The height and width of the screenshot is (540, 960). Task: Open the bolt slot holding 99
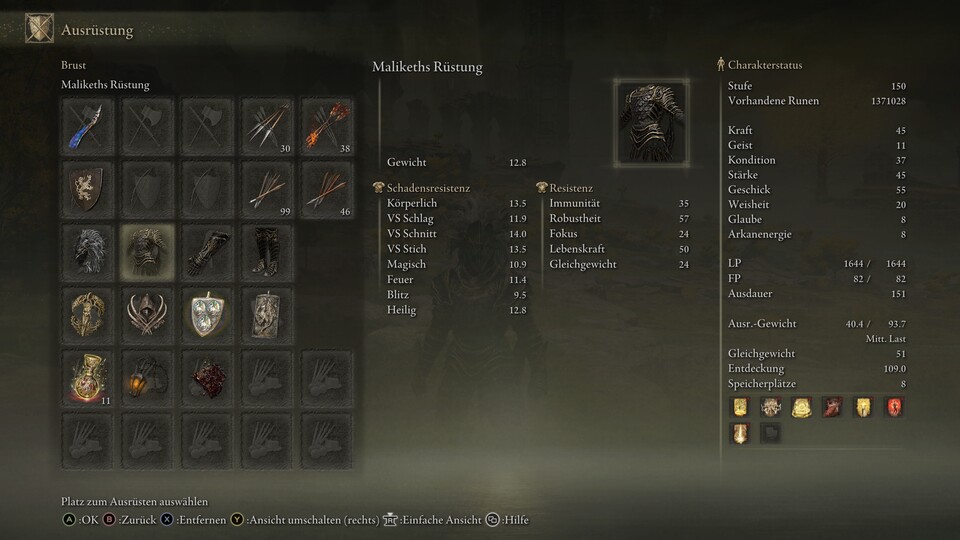point(267,188)
